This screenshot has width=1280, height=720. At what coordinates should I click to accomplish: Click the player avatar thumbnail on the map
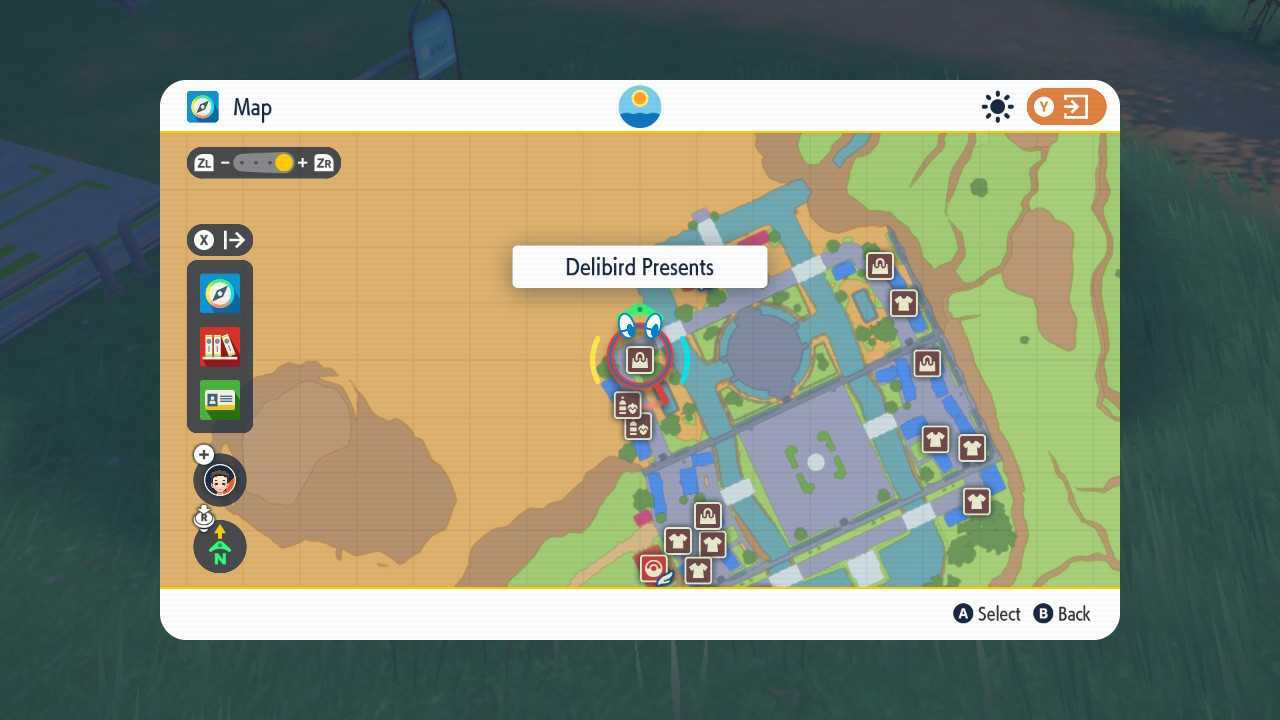219,479
